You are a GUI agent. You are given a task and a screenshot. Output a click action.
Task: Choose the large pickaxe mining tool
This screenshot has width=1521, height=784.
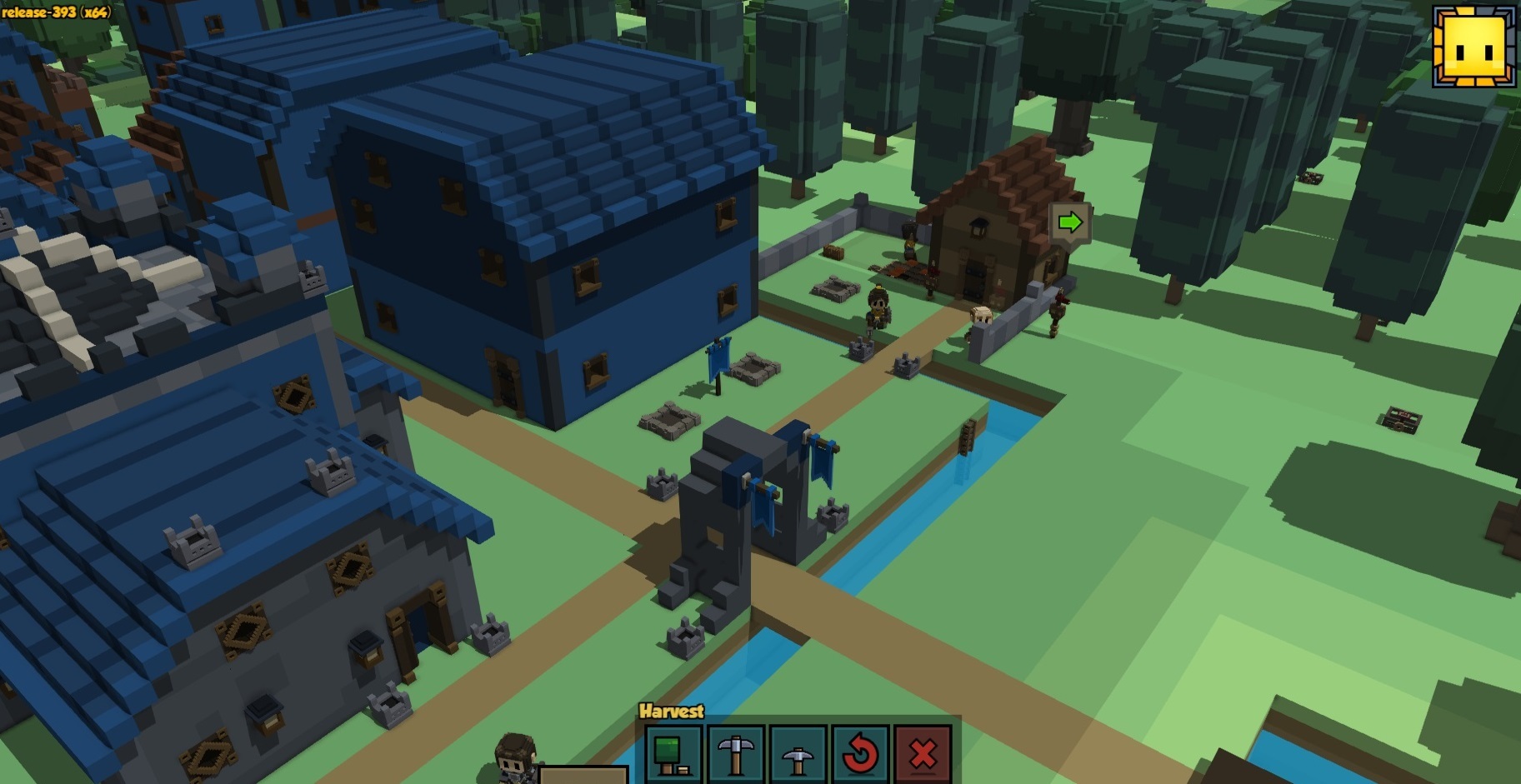(x=736, y=752)
